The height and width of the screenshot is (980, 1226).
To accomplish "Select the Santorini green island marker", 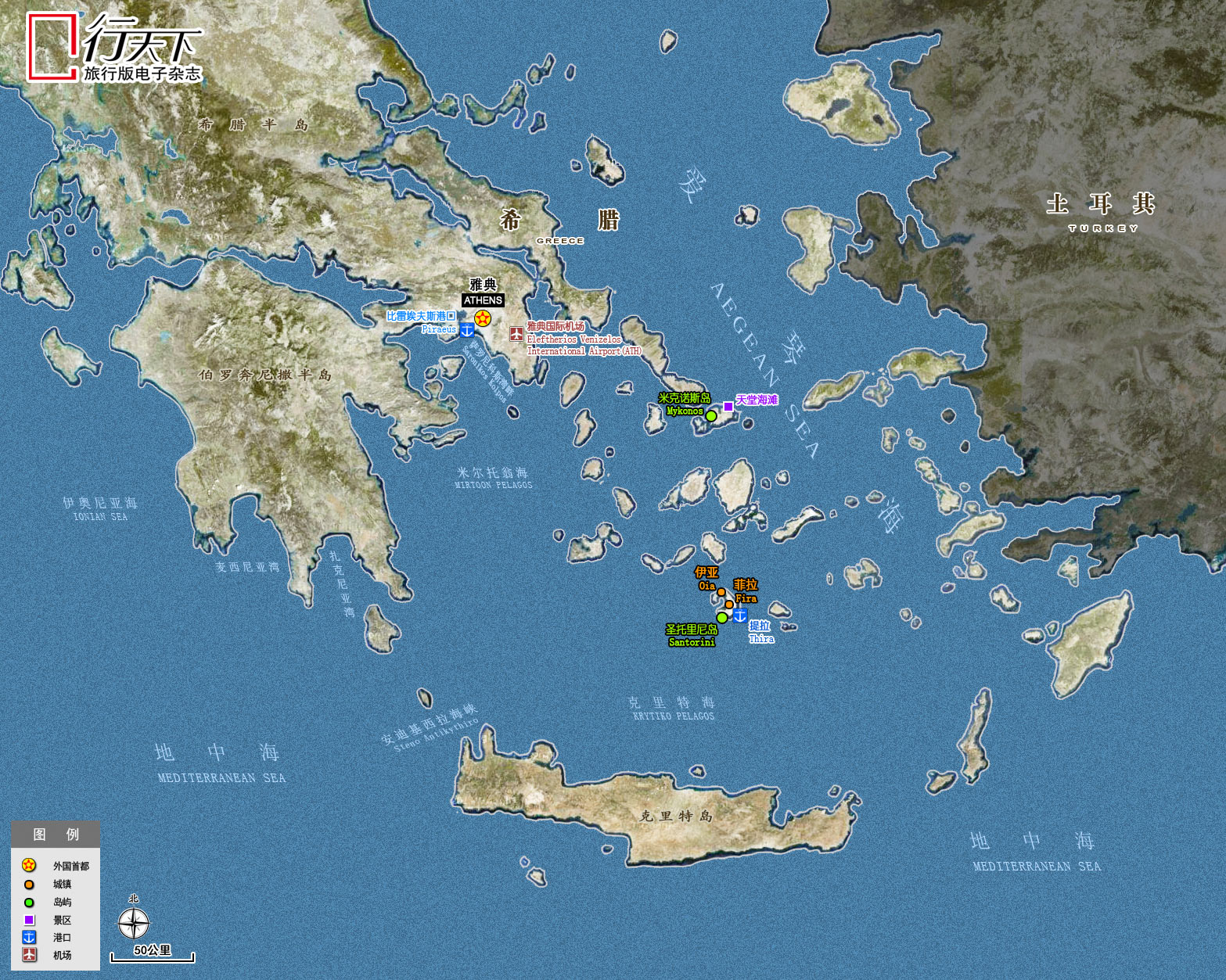I will [x=722, y=618].
